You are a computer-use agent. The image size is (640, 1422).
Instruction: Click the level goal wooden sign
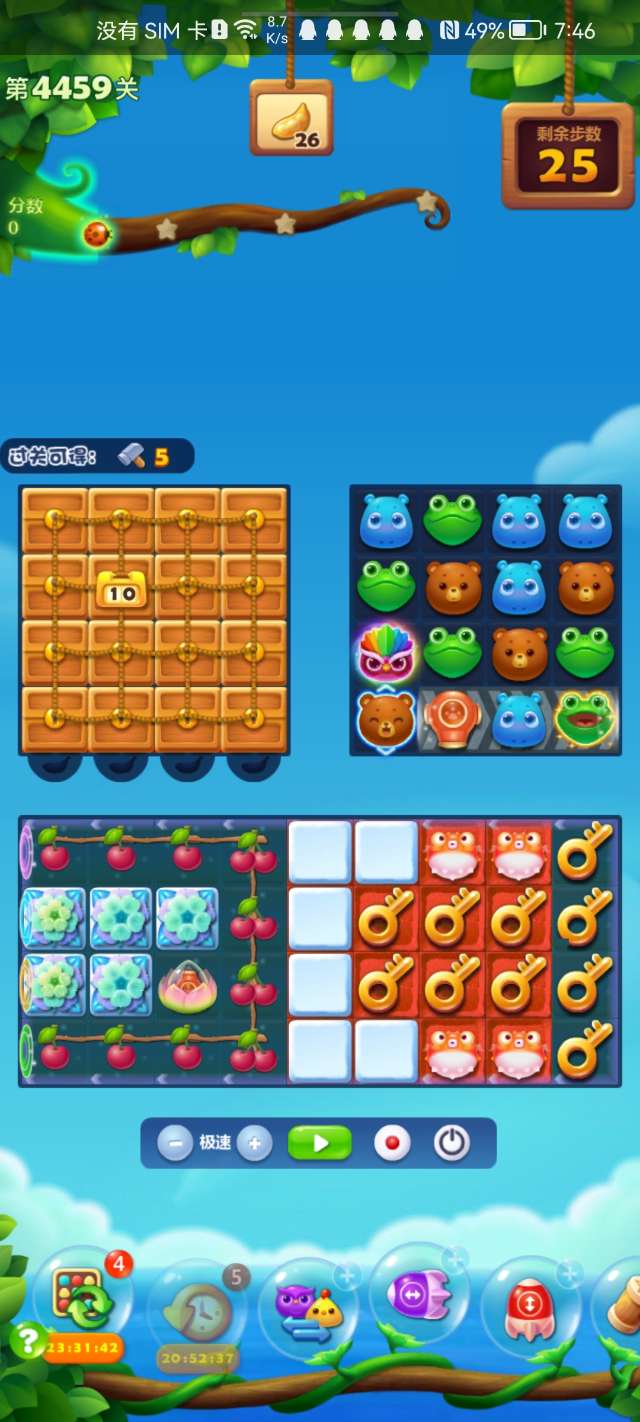(291, 118)
